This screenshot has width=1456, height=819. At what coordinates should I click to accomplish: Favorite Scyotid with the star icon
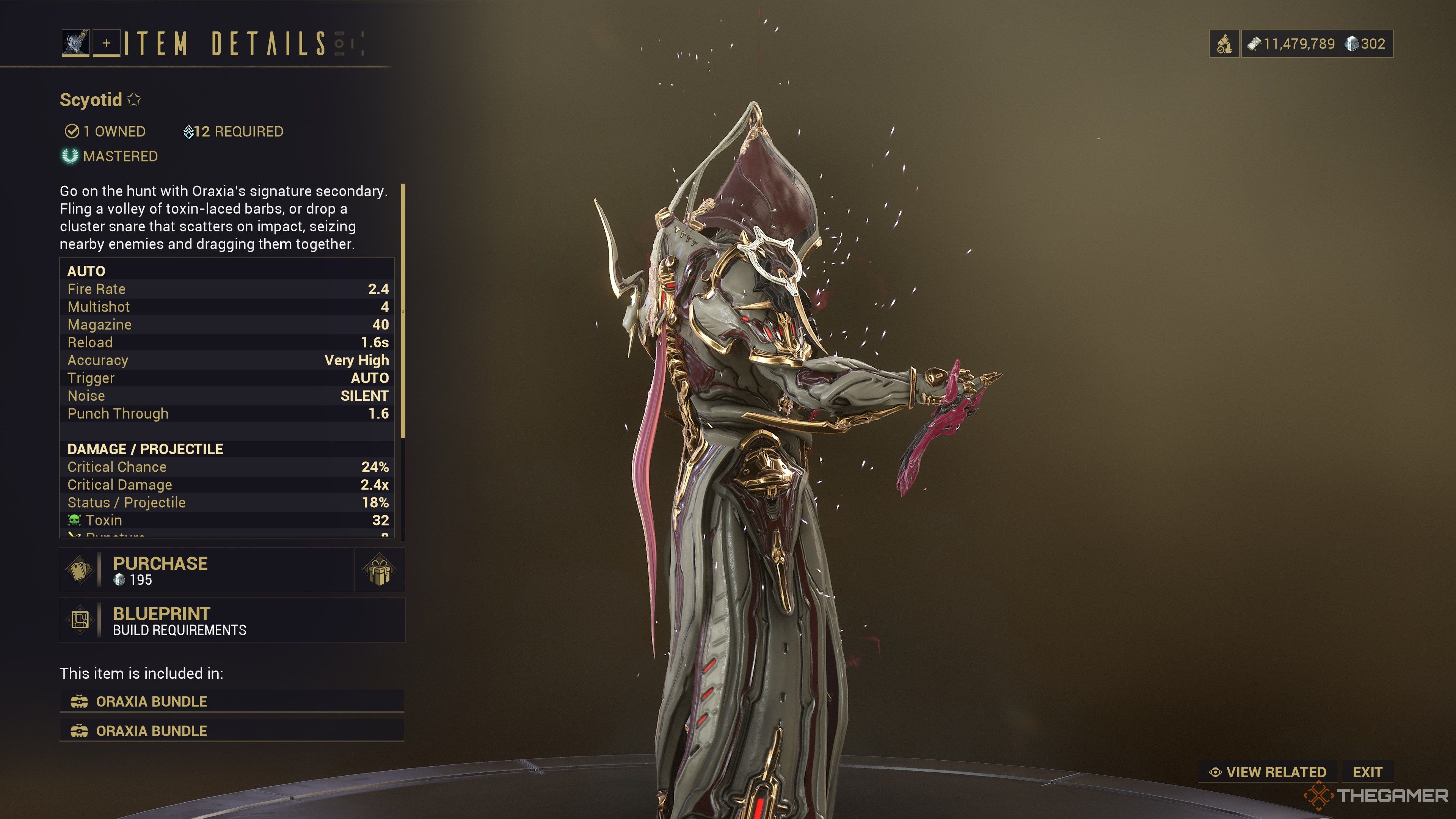[x=135, y=99]
